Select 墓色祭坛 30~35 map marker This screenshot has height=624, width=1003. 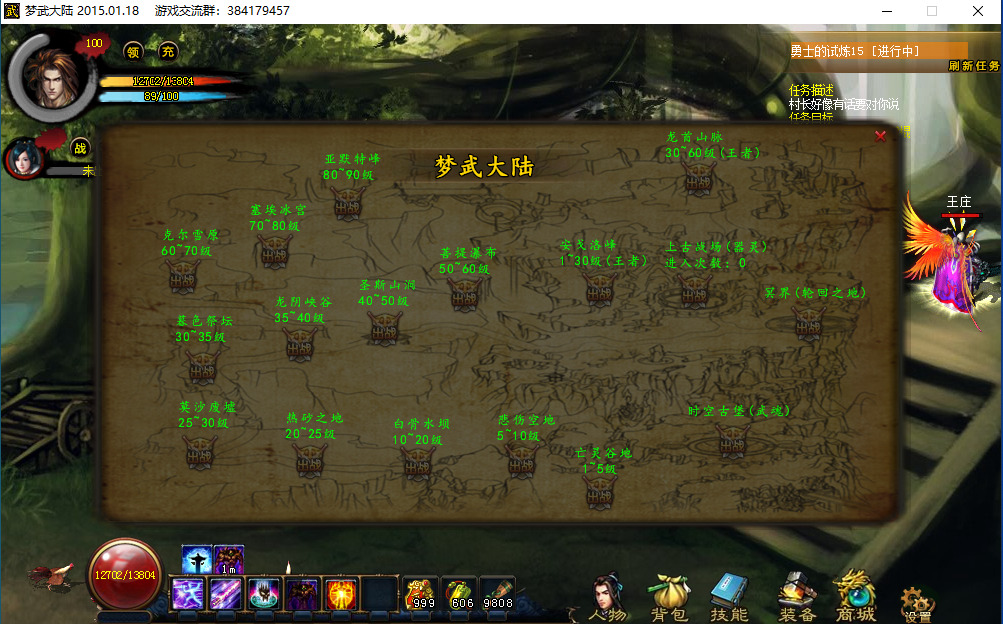point(201,364)
